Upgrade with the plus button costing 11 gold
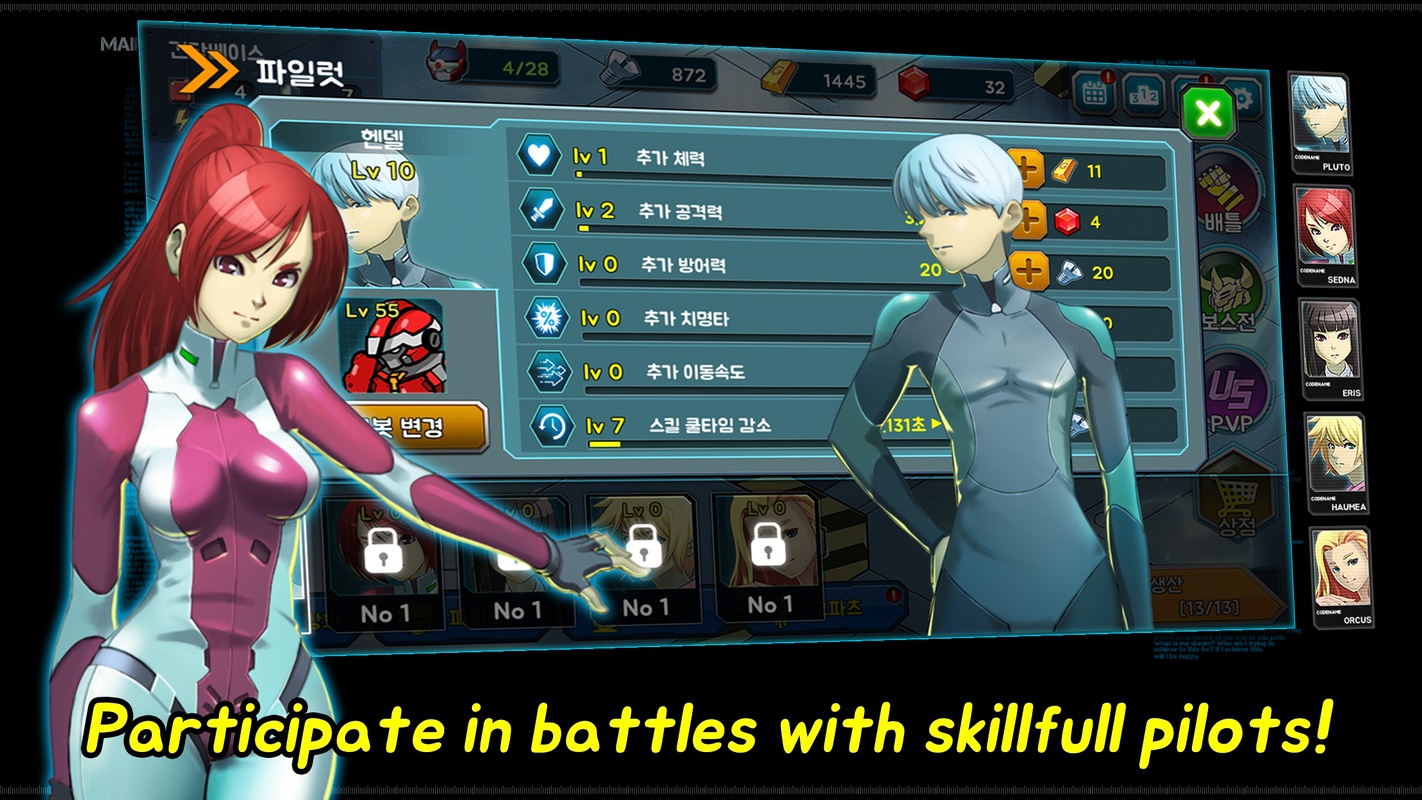 coord(1028,171)
